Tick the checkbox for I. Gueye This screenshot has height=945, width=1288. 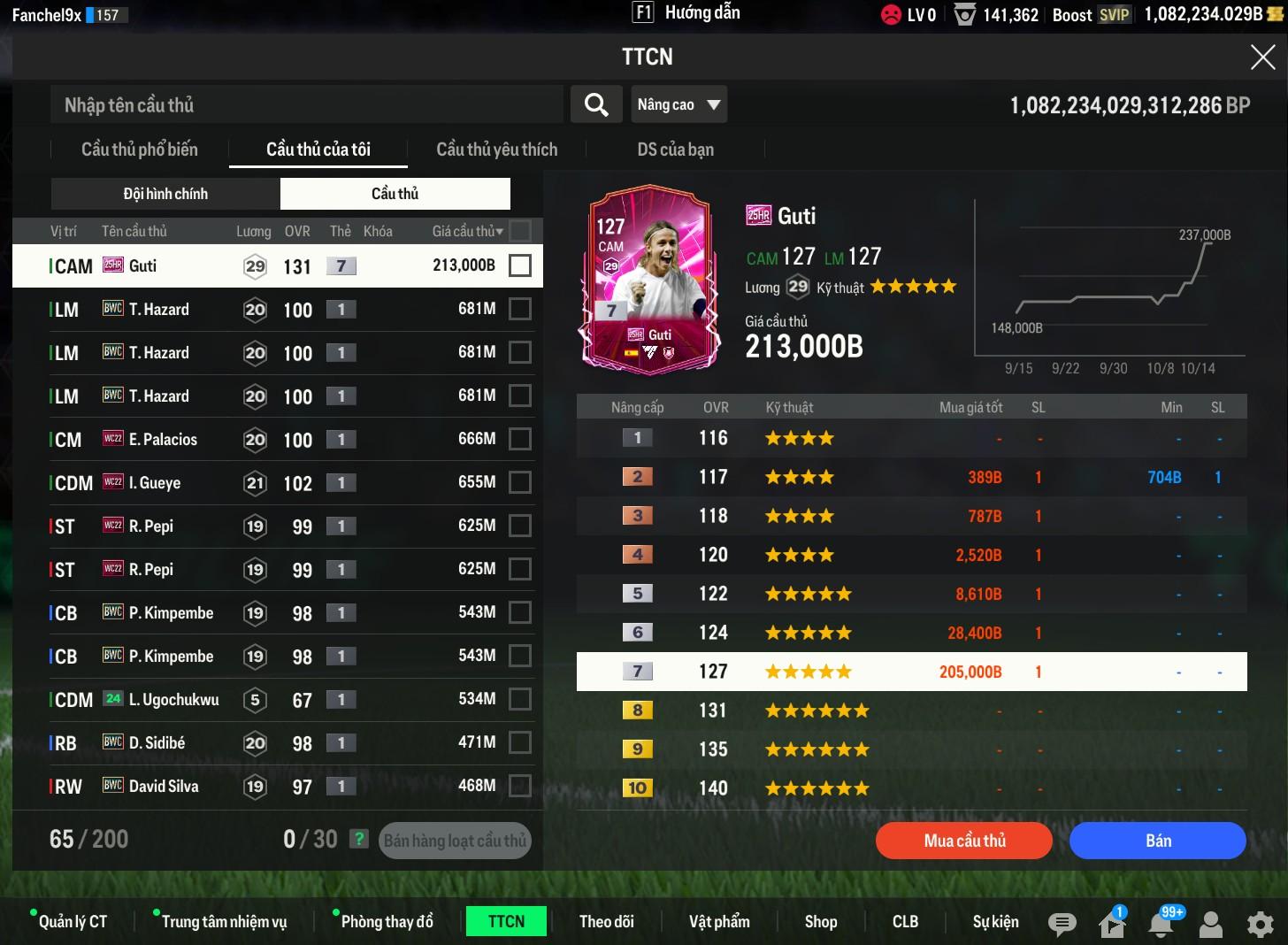click(x=520, y=482)
